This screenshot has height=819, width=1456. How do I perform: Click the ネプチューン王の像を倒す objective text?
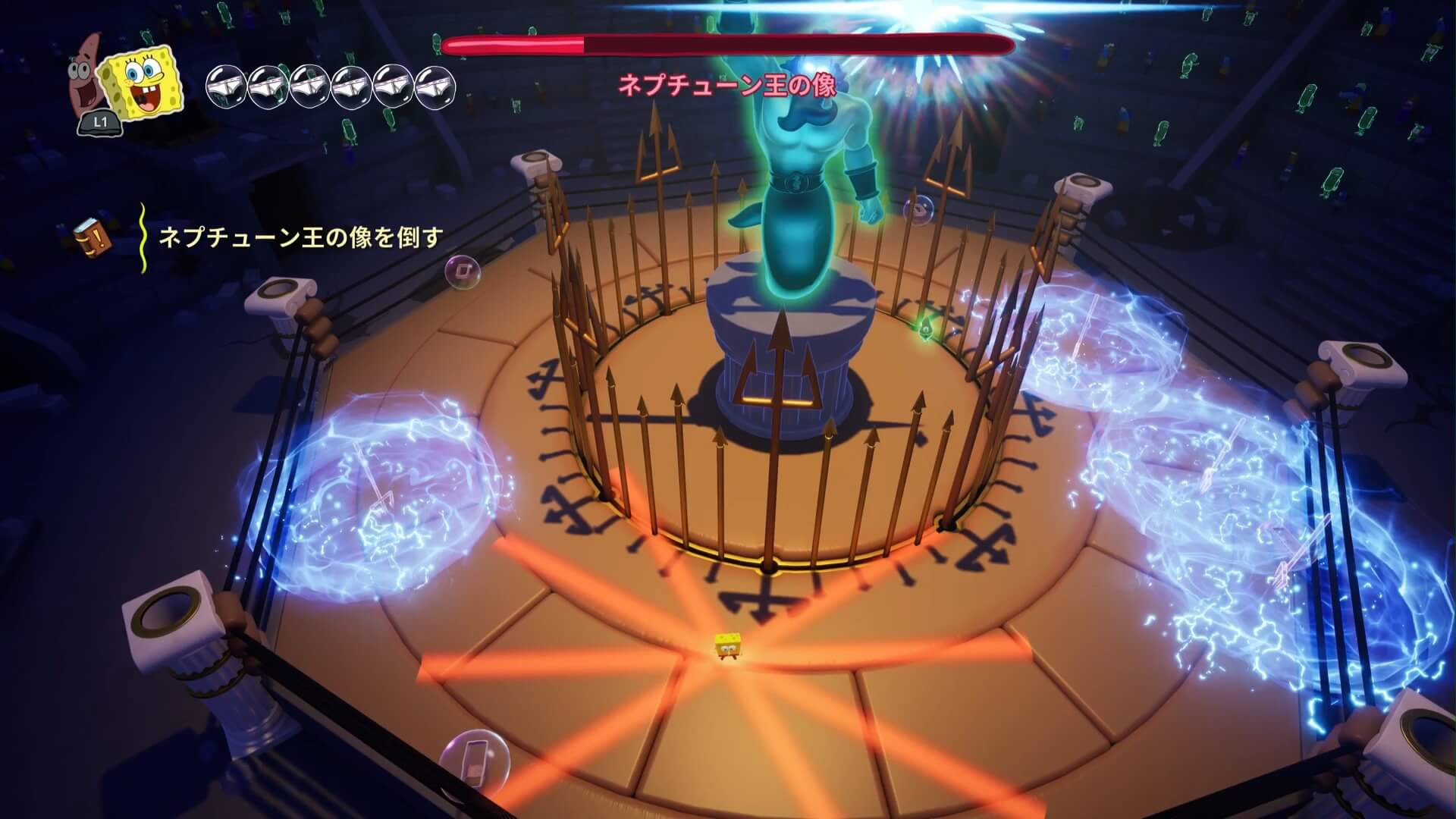tap(300, 238)
